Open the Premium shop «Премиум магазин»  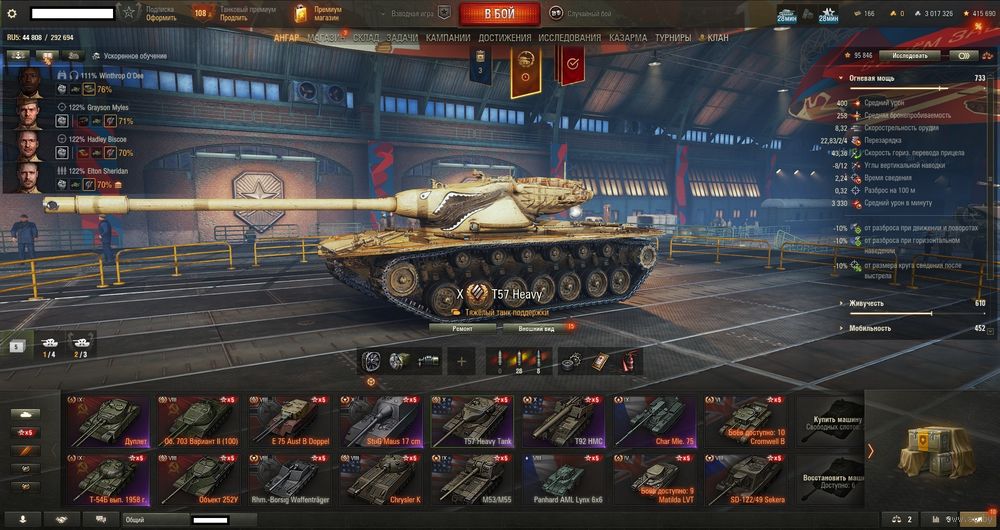point(317,13)
